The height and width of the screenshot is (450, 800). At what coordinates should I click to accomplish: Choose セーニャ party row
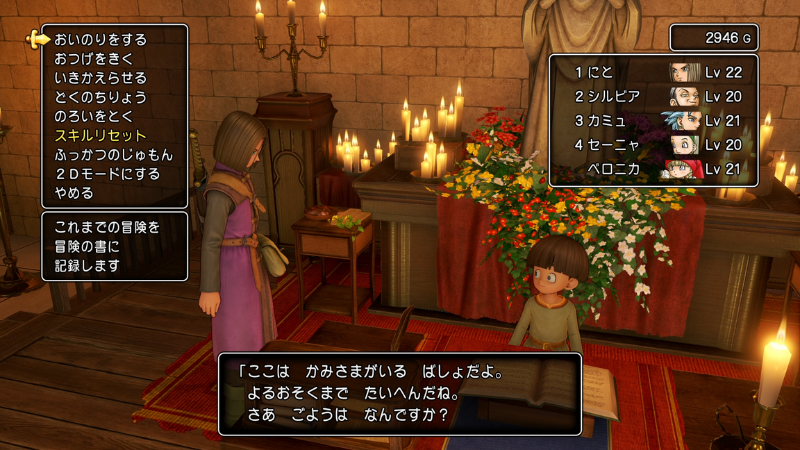pos(653,144)
